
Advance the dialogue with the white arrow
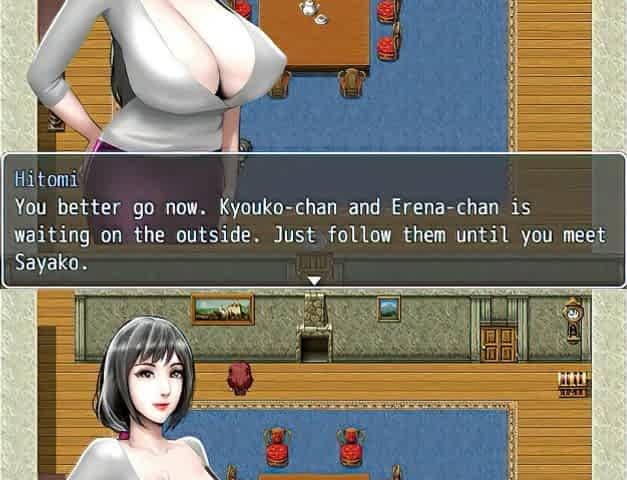(313, 281)
